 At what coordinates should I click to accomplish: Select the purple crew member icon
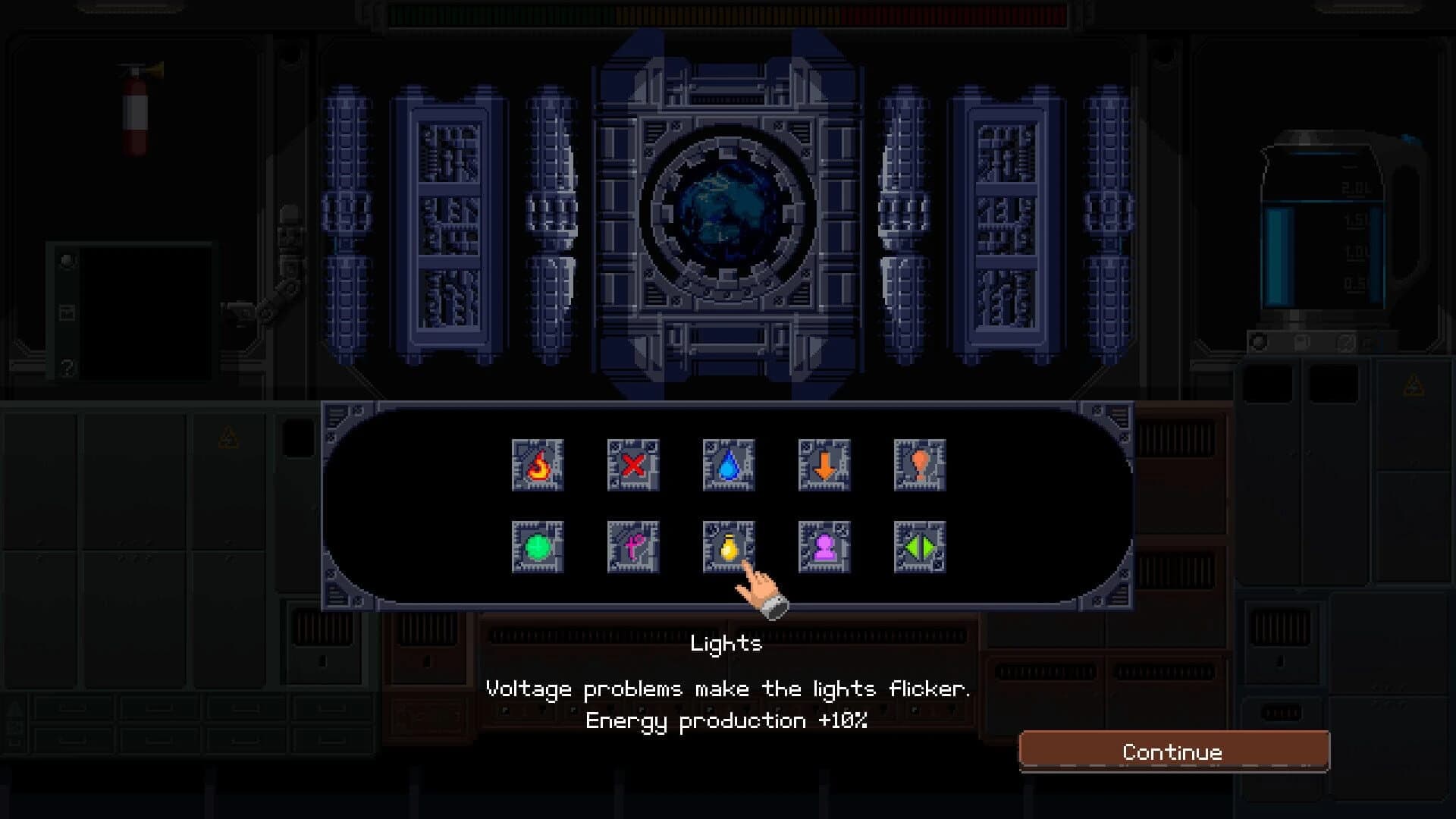825,546
